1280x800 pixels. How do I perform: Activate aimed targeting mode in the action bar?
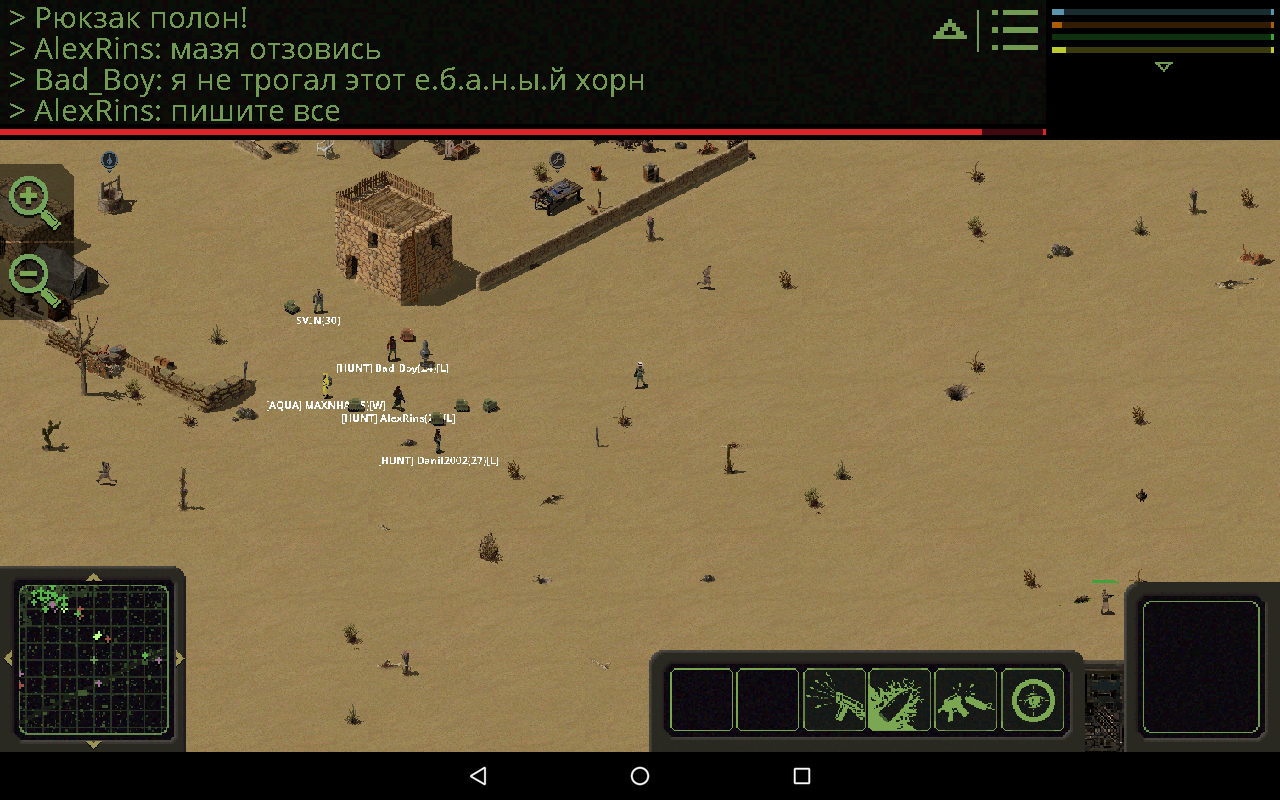1032,700
